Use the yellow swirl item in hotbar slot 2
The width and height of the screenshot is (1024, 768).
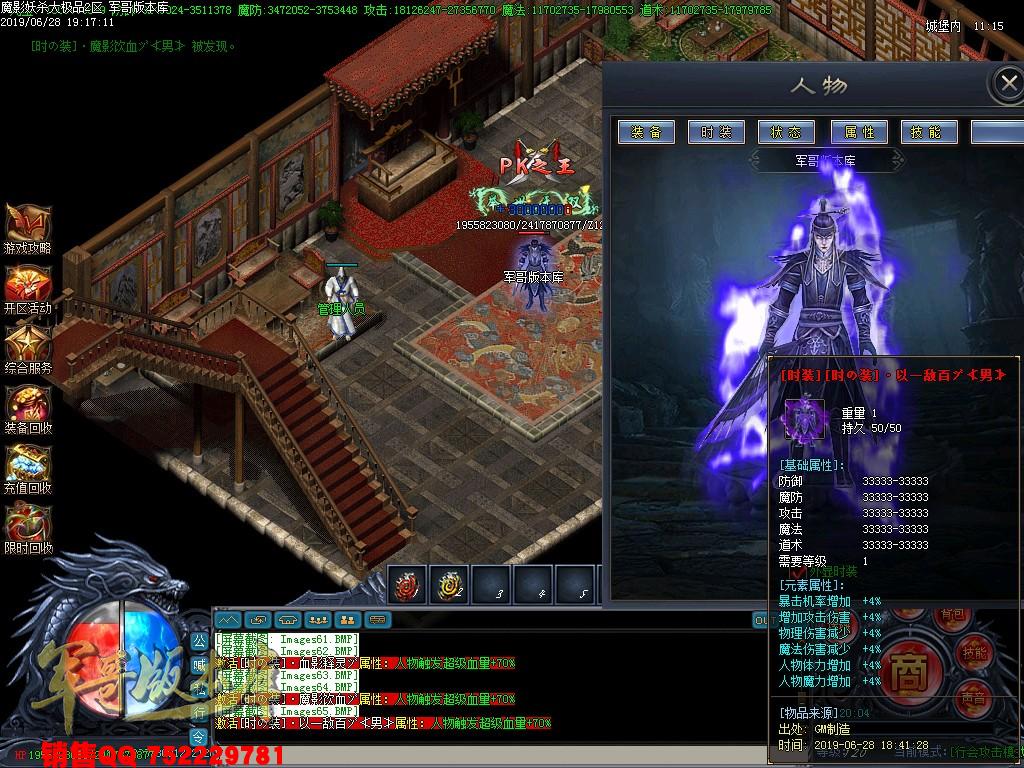coord(449,585)
